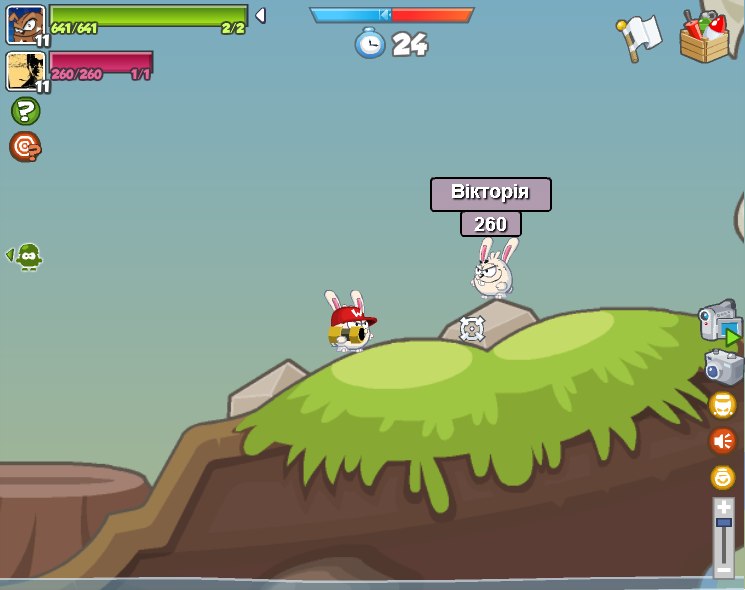
Task: Click the small yellow emoticon button
Action: click(722, 477)
